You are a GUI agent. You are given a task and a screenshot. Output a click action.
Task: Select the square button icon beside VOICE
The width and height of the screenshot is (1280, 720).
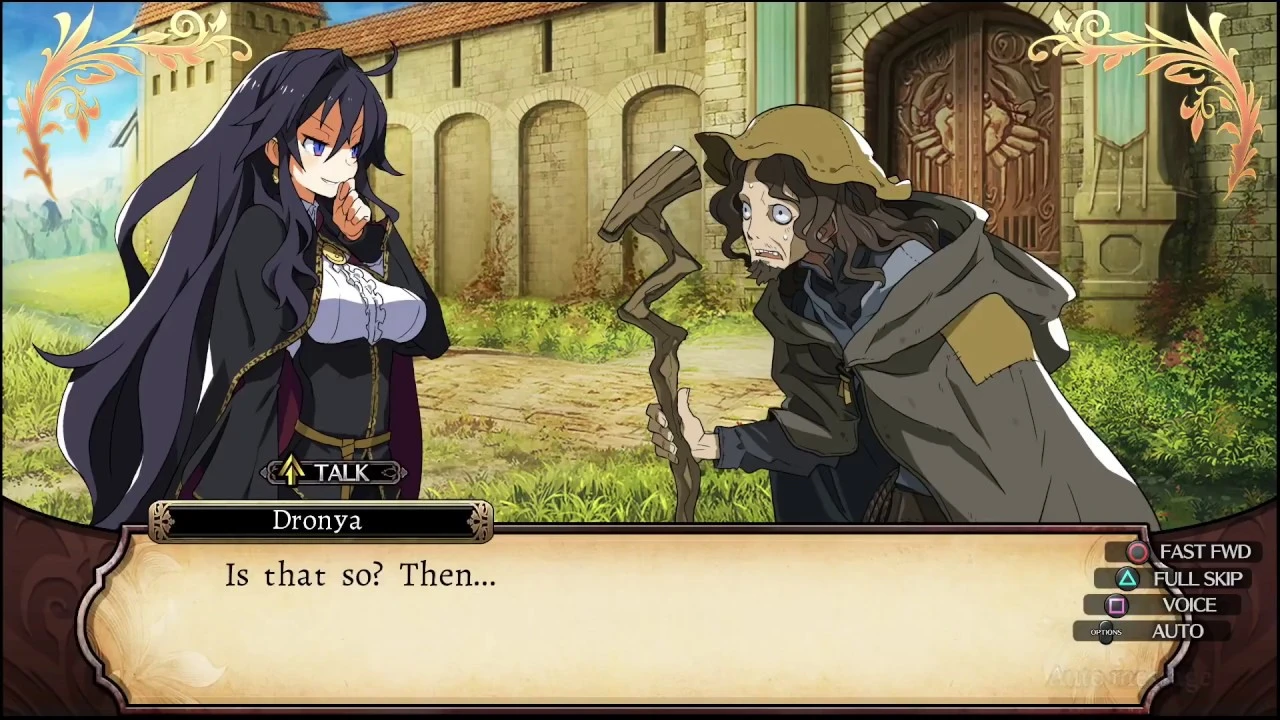point(1116,605)
